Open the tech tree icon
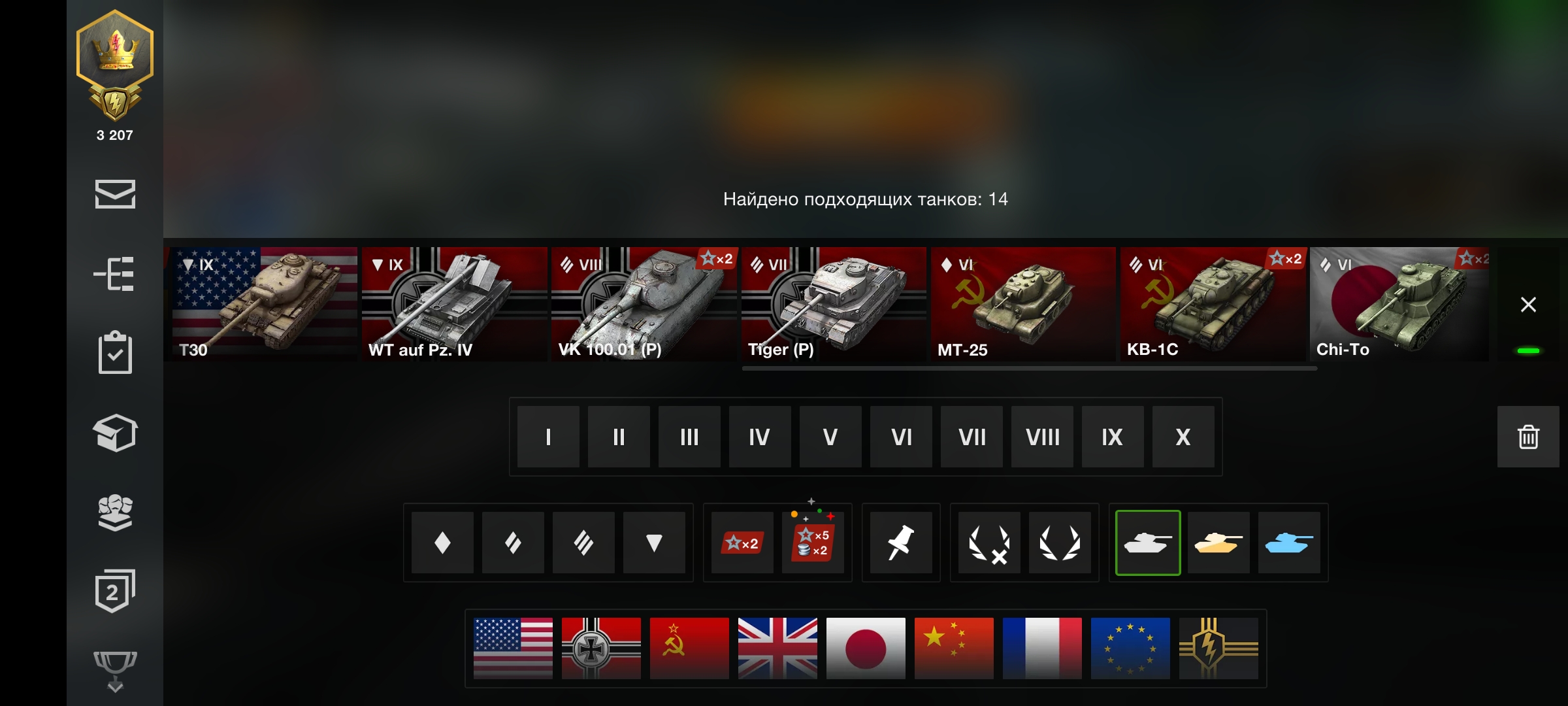This screenshot has width=1568, height=706. point(115,273)
